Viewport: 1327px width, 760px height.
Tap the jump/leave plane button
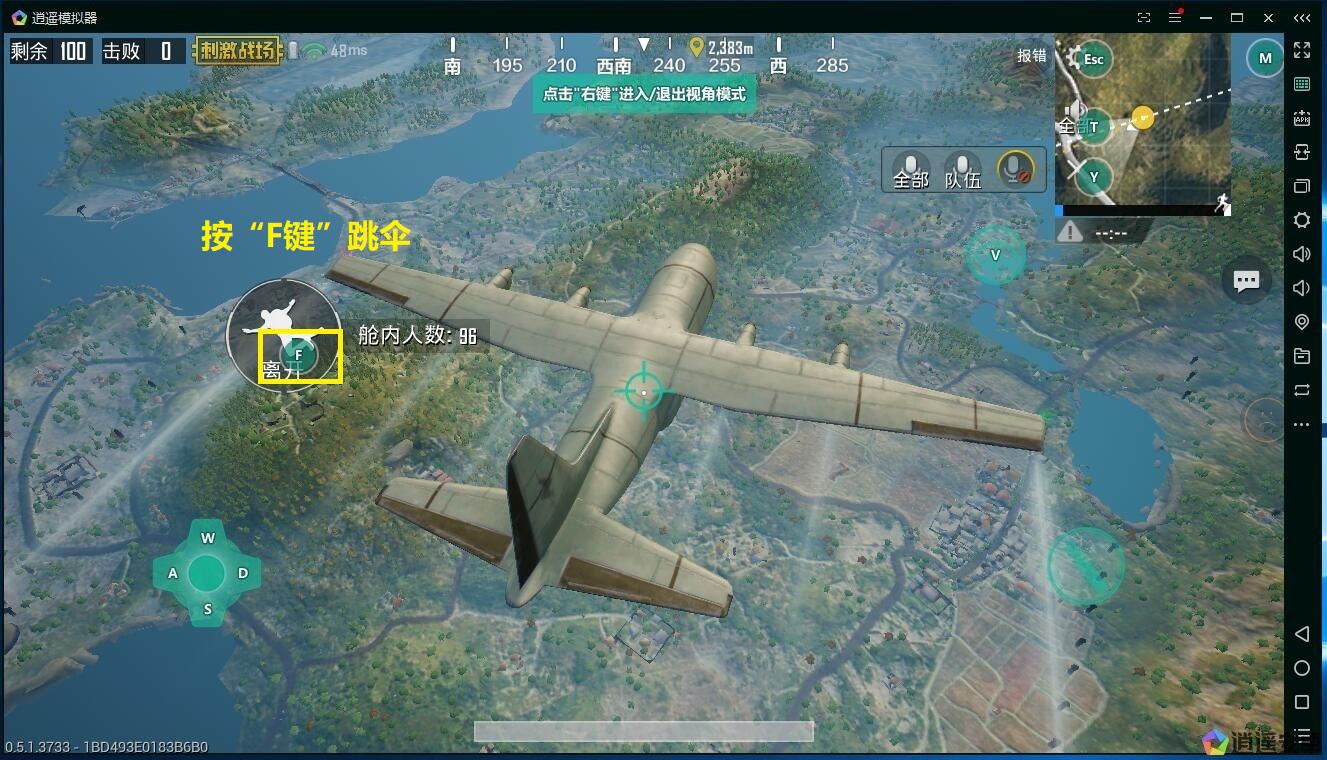click(298, 354)
